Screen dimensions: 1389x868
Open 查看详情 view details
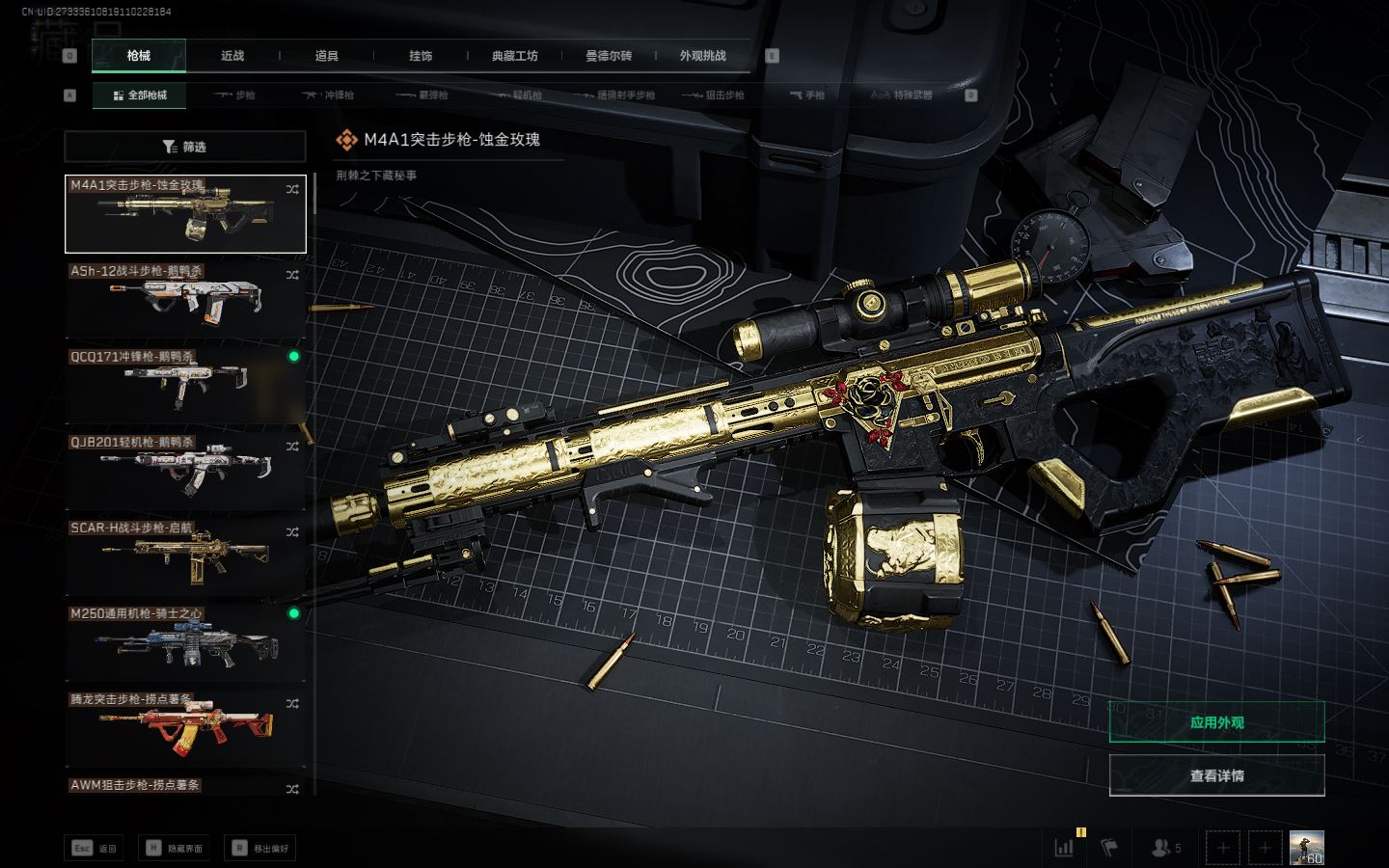(1216, 775)
